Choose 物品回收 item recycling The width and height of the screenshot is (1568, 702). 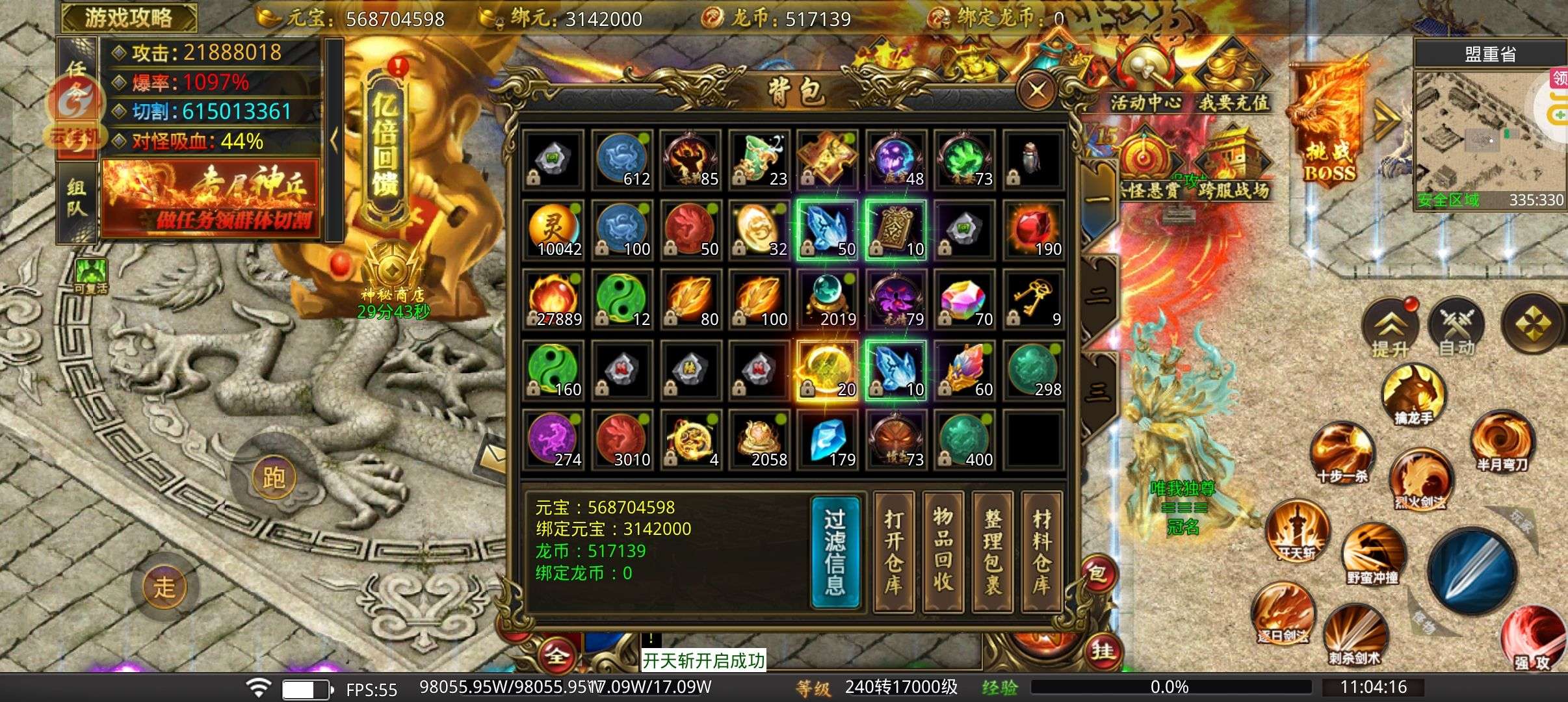943,553
